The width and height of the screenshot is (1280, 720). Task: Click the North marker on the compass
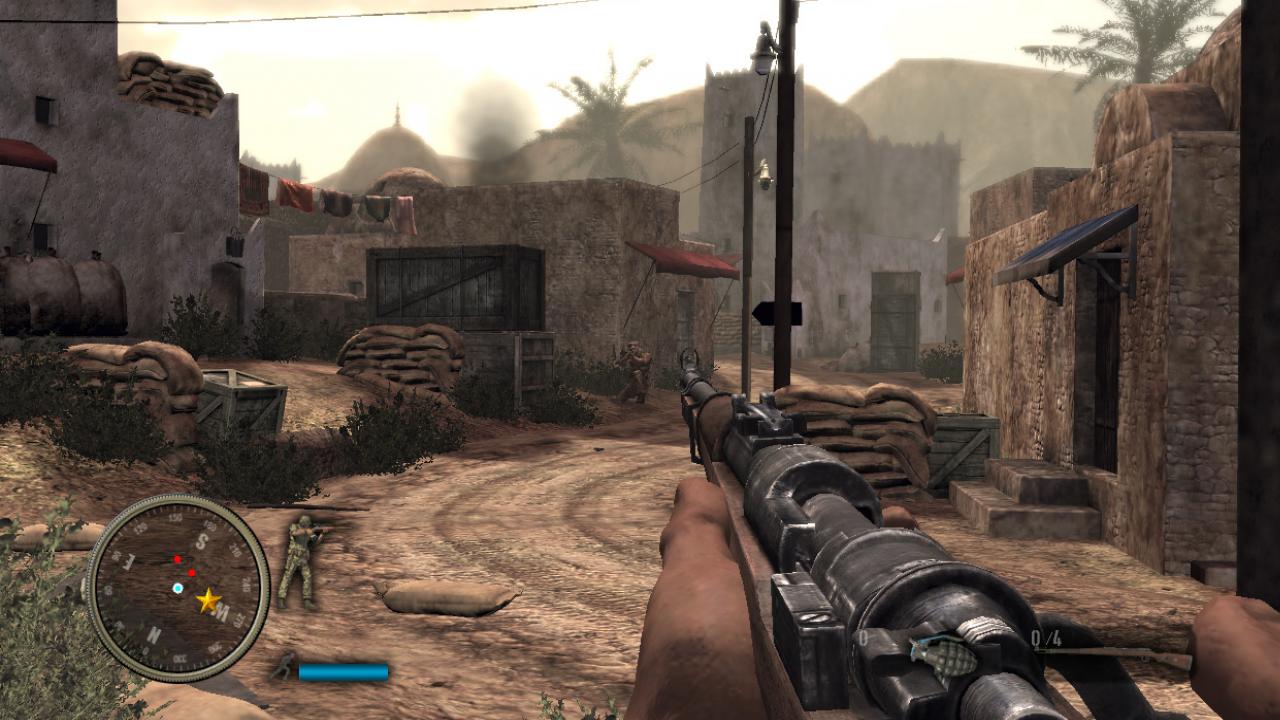[154, 633]
